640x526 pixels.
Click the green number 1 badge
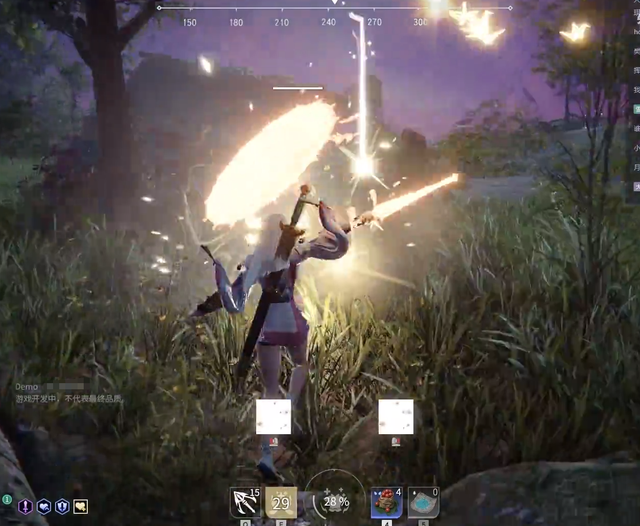coord(7,499)
